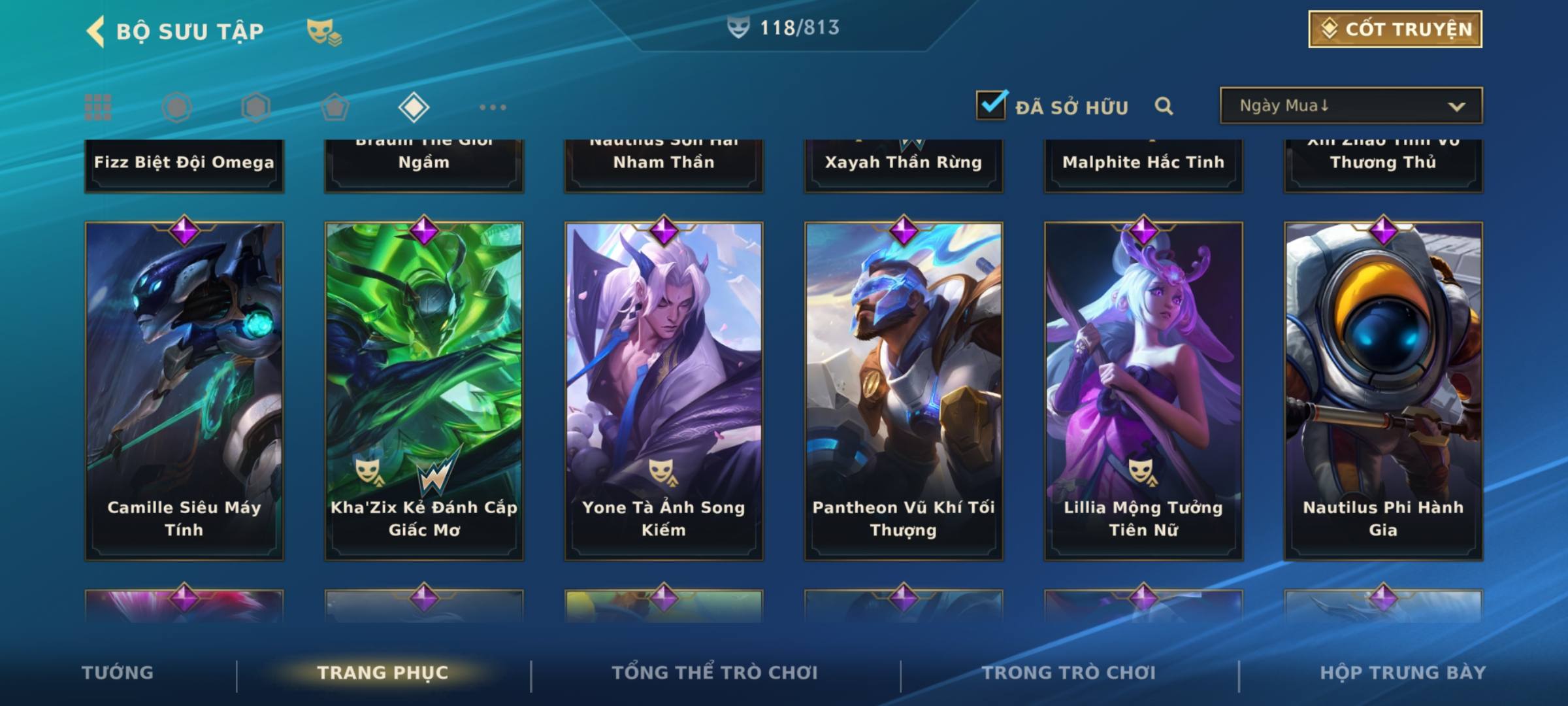Open the skin search magnifier
Viewport: 1568px width, 706px height.
1164,106
